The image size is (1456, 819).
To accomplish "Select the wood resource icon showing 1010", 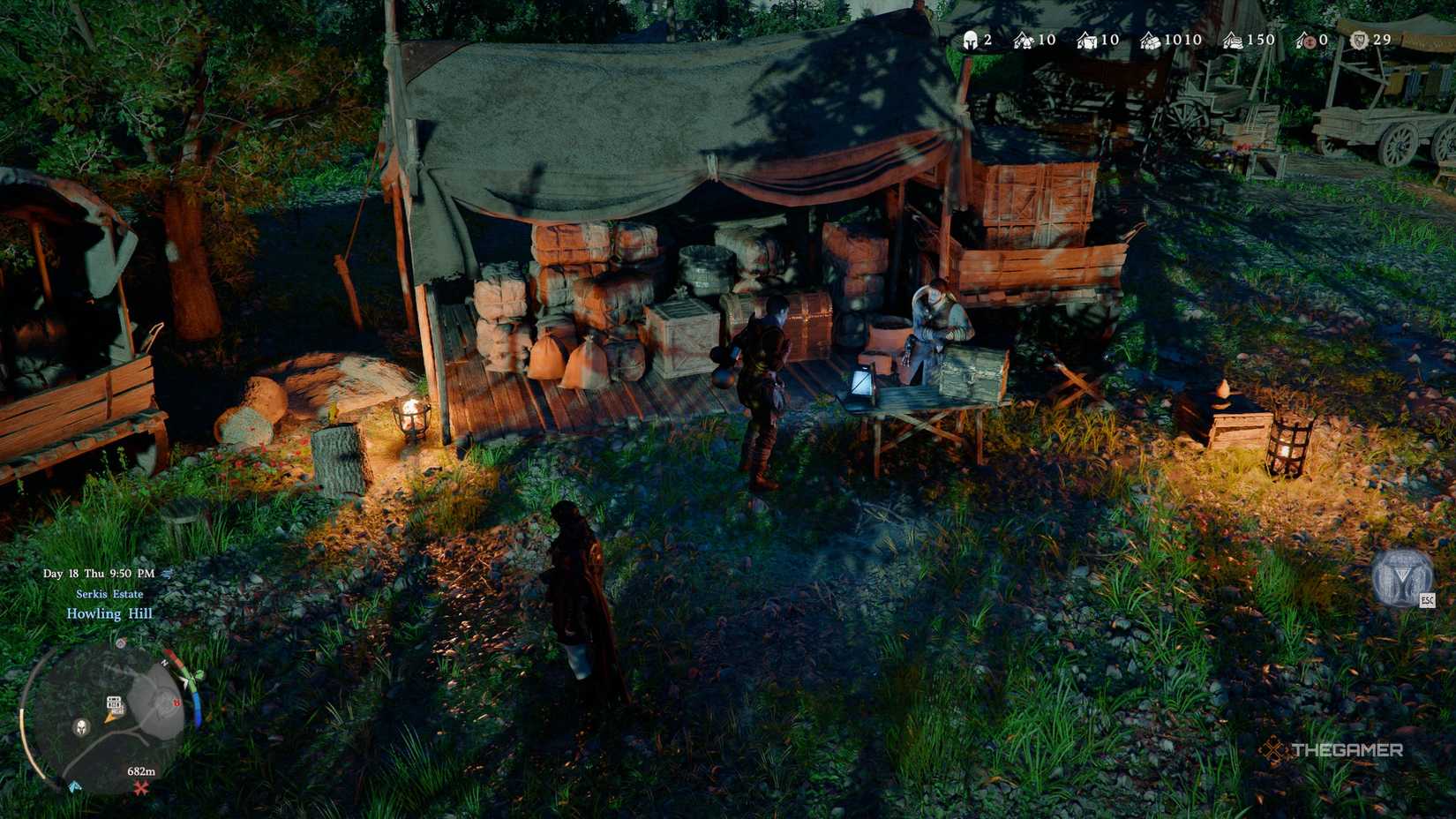I will click(1152, 41).
